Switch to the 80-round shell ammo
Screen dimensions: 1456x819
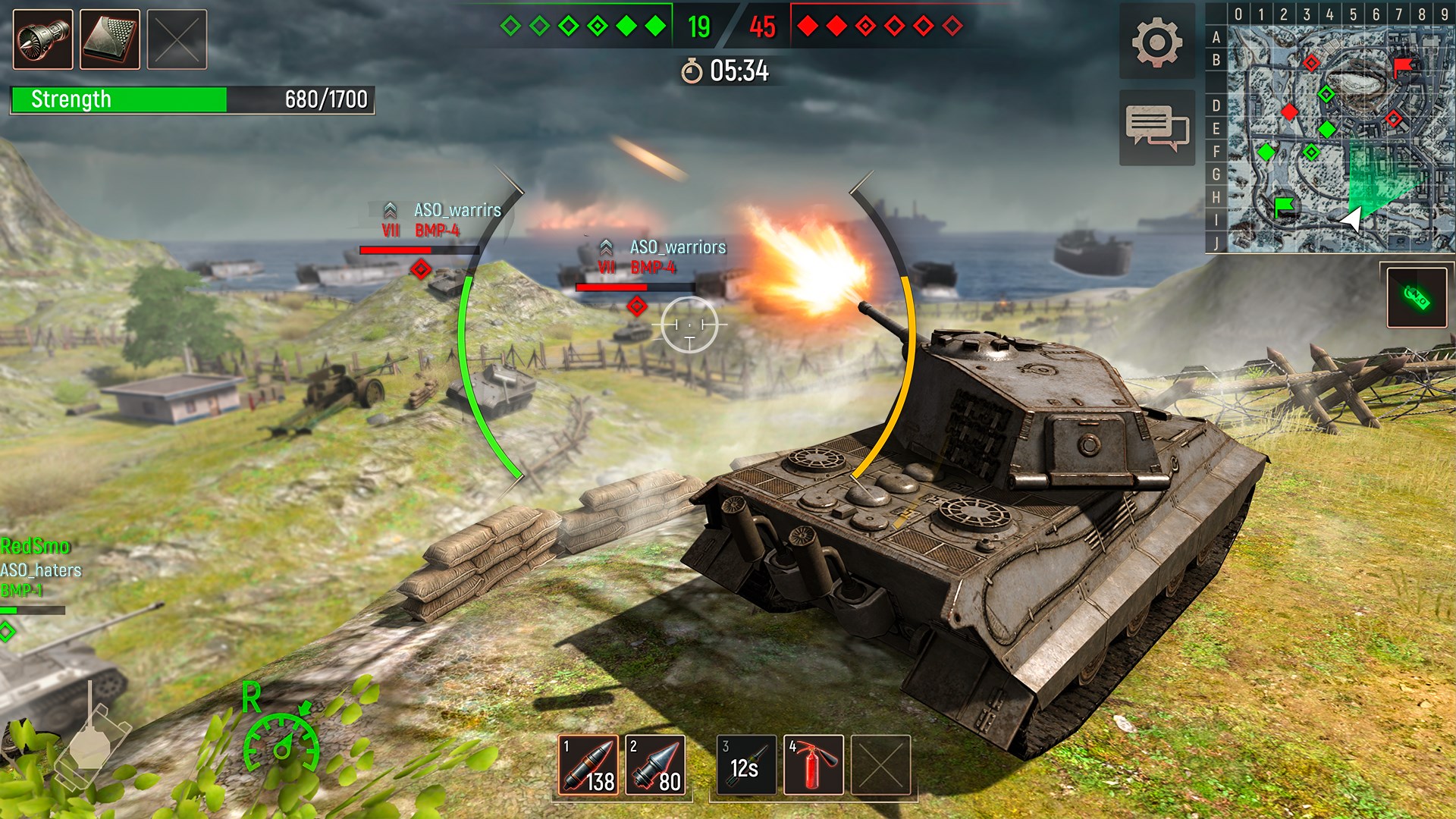coord(655,764)
